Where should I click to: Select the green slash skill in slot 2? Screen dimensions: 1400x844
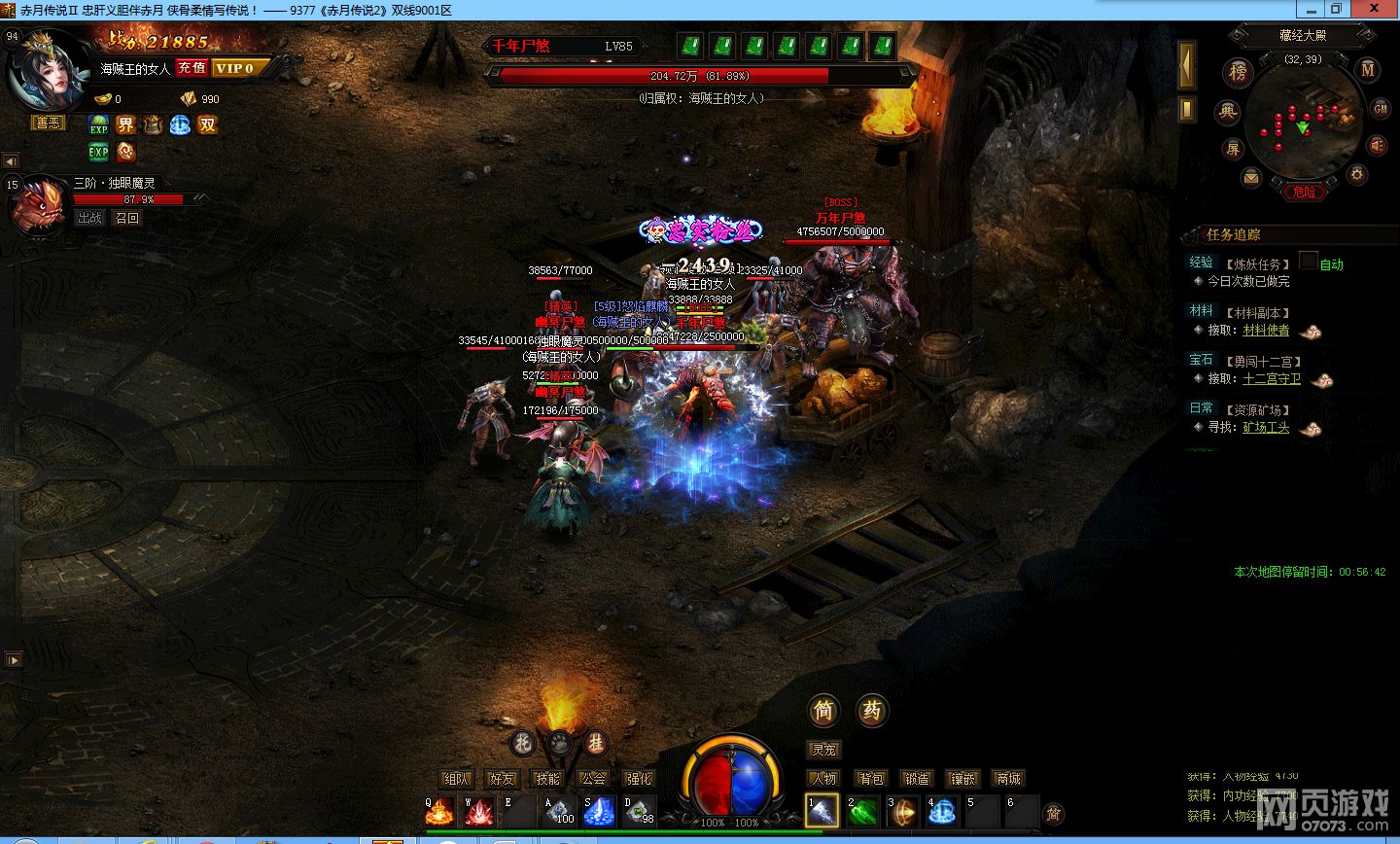[862, 811]
